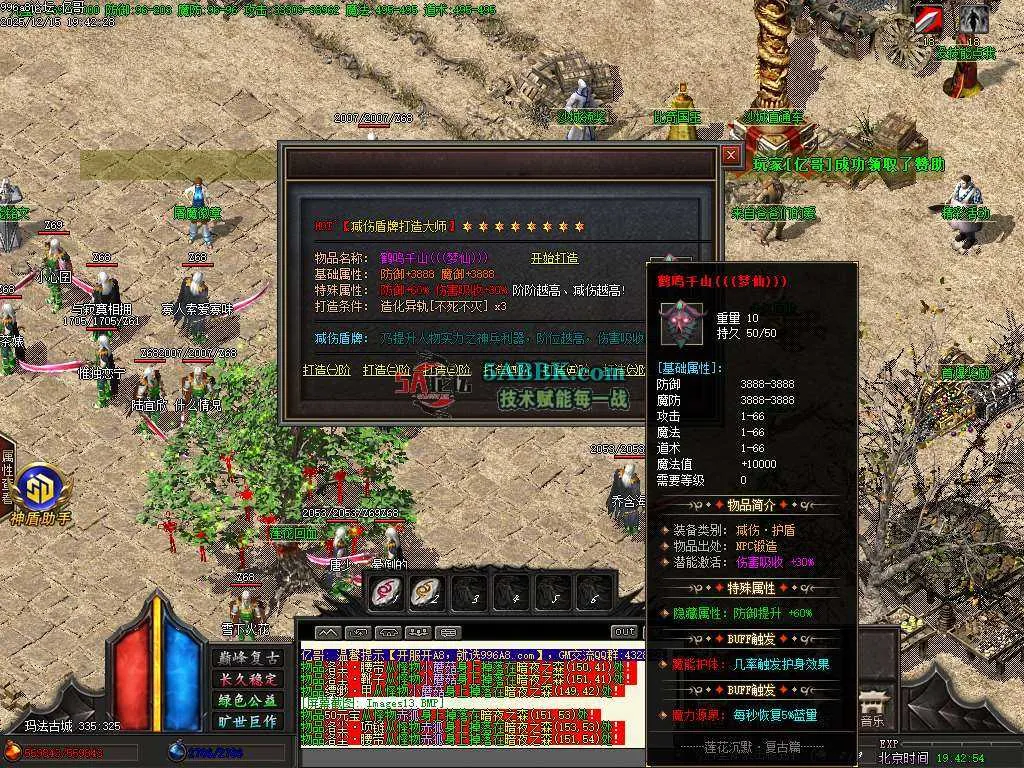Choose the 打造㈠阶 tier one forge option

(327, 370)
